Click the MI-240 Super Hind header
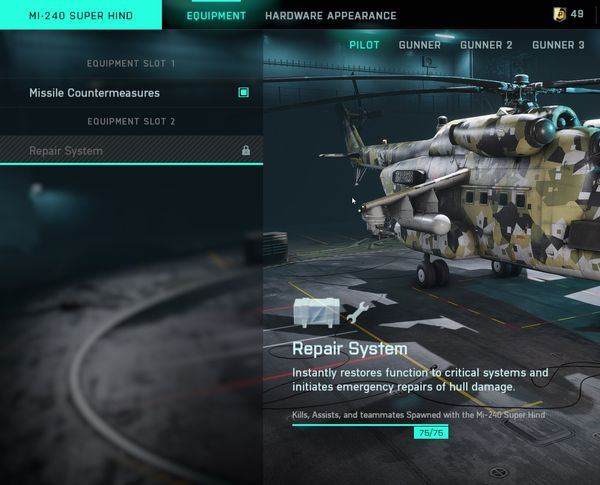The height and width of the screenshot is (485, 600). (68, 16)
